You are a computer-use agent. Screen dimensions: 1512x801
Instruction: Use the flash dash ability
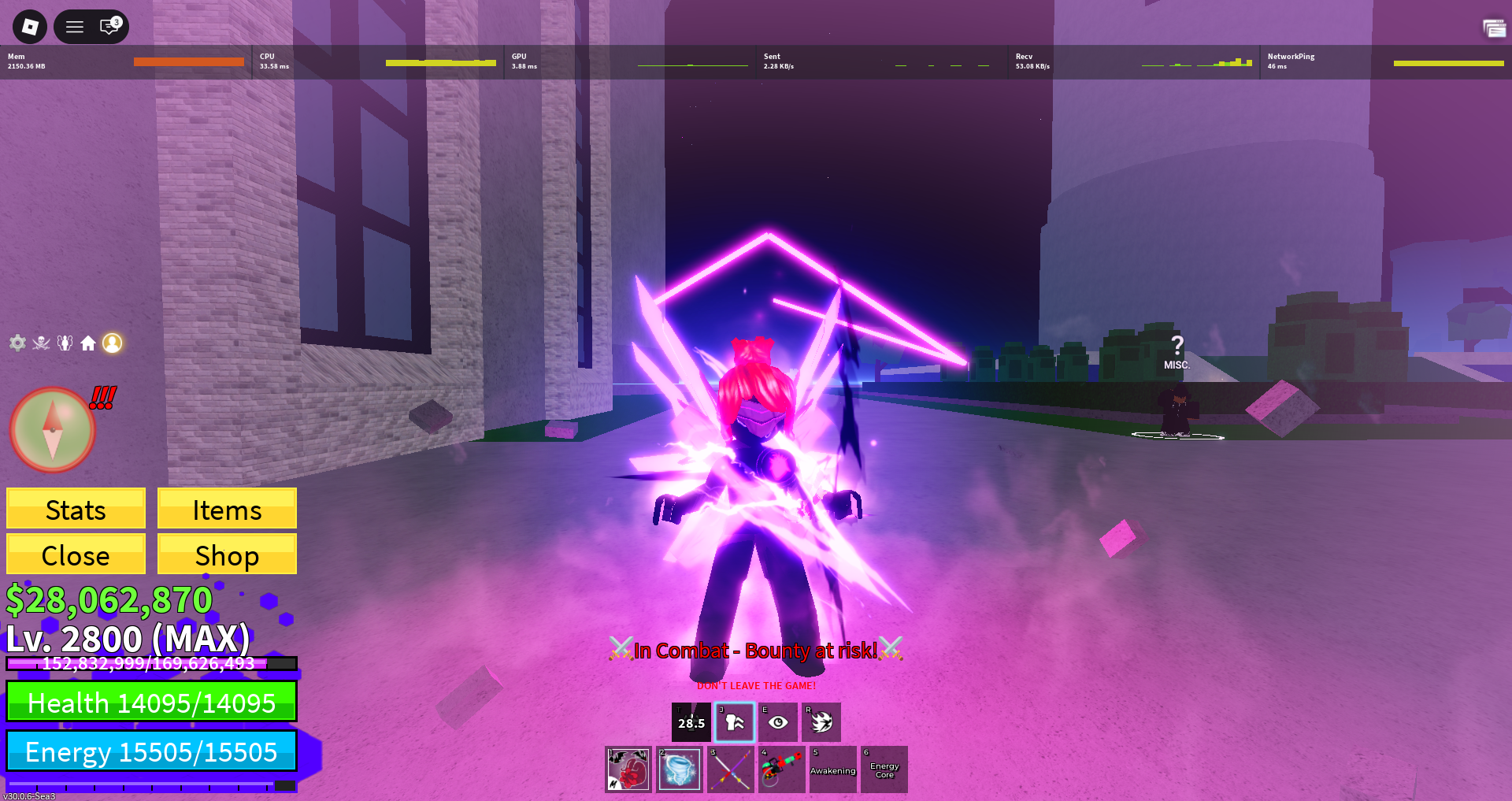pyautogui.click(x=821, y=722)
